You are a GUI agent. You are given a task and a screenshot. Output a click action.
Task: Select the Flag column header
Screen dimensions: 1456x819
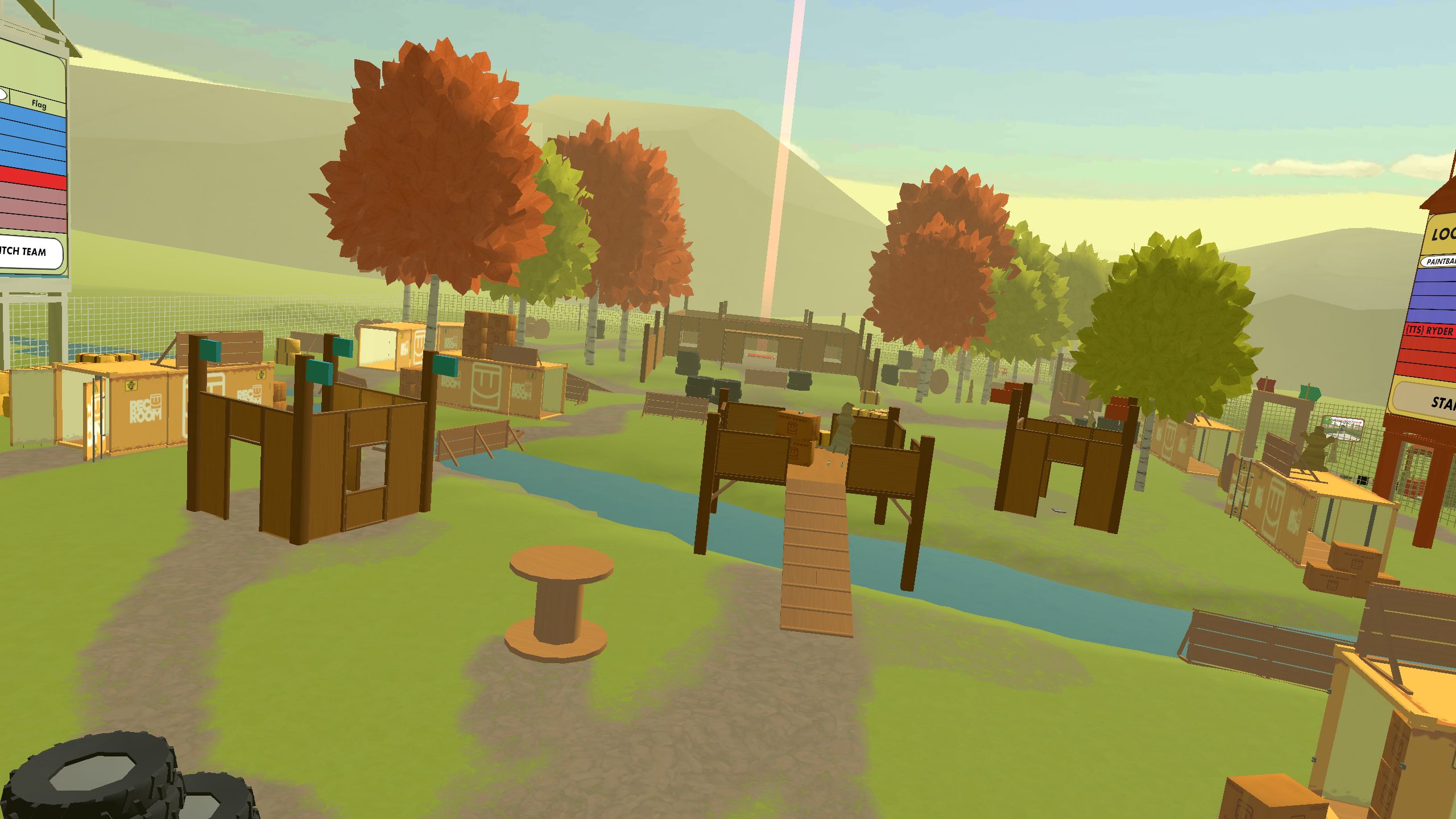pyautogui.click(x=39, y=104)
